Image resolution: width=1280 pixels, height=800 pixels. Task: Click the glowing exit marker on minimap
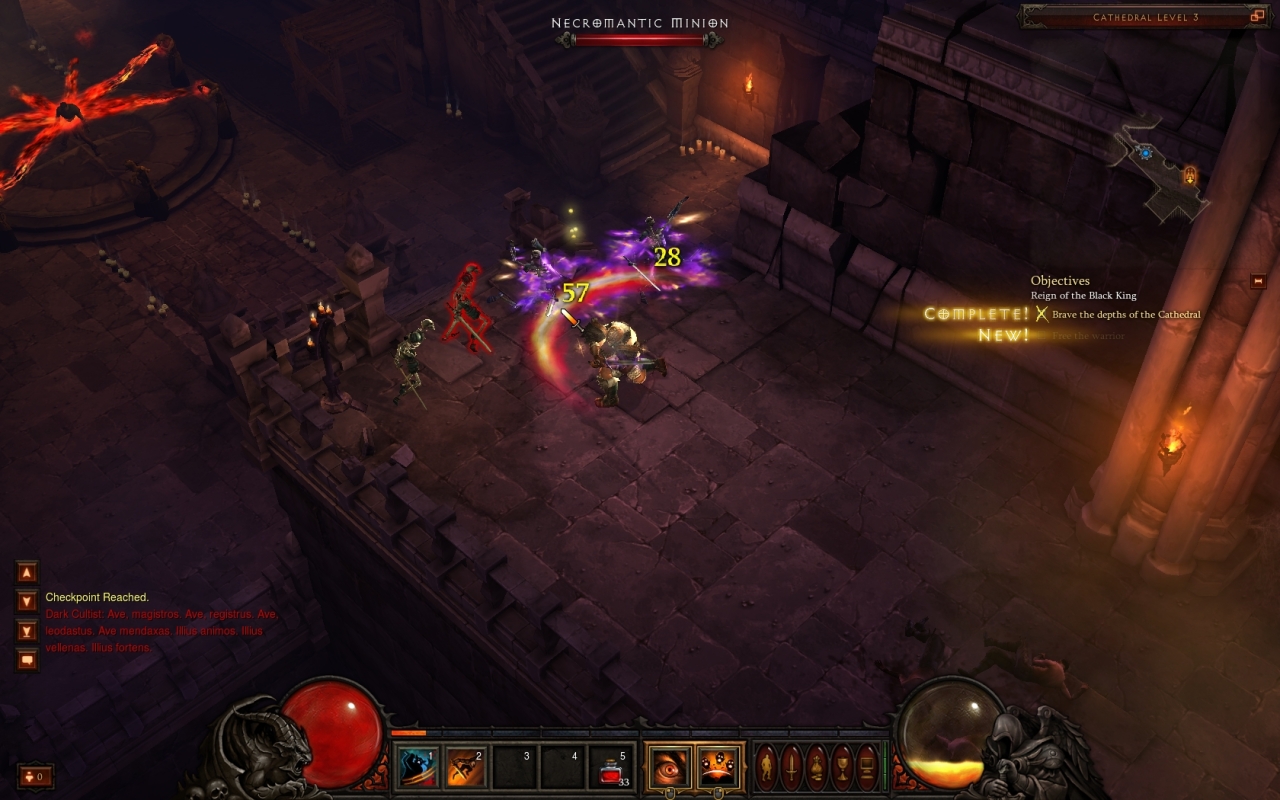[1190, 176]
